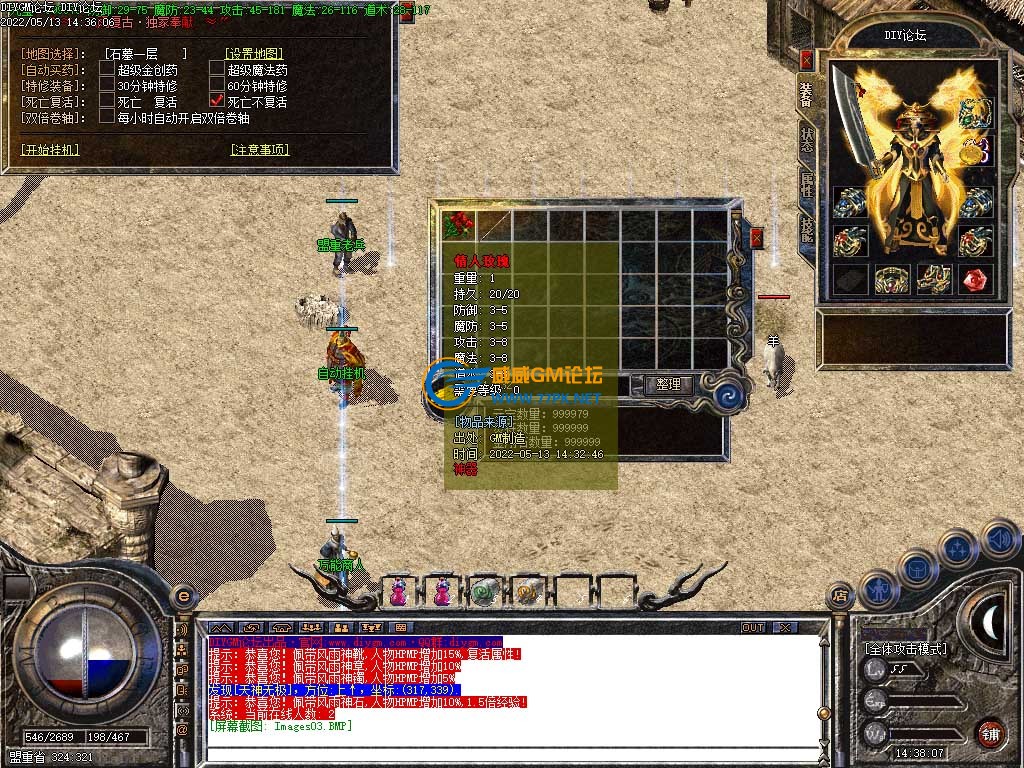The height and width of the screenshot is (768, 1024).
Task: Open the 设置地图 map setting link
Action: [x=254, y=54]
